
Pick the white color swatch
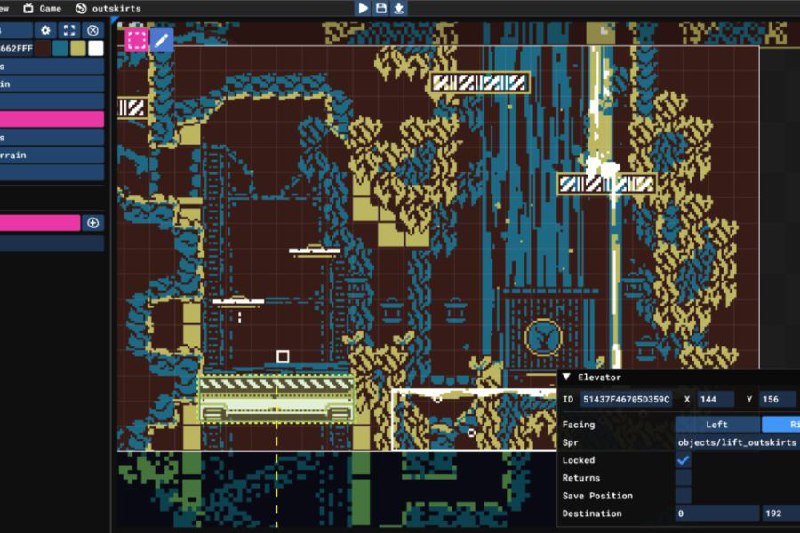95,48
